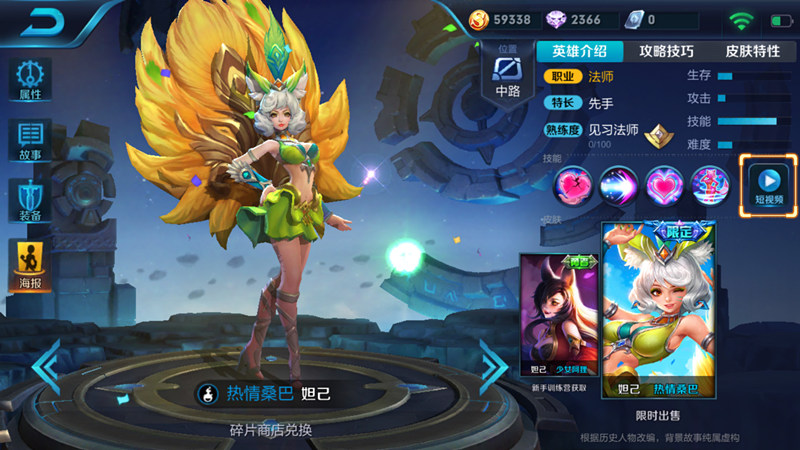Select the fourth skill icon with a figure
800x450 pixels.
tap(709, 184)
